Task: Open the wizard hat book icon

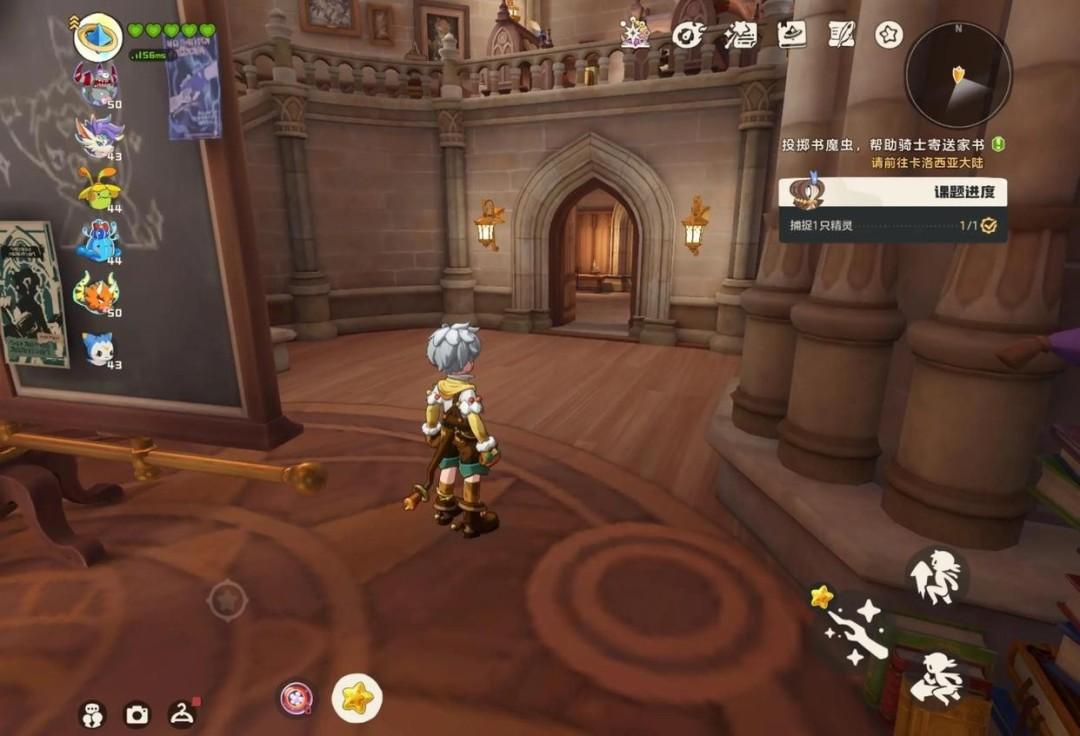Action: [x=791, y=35]
